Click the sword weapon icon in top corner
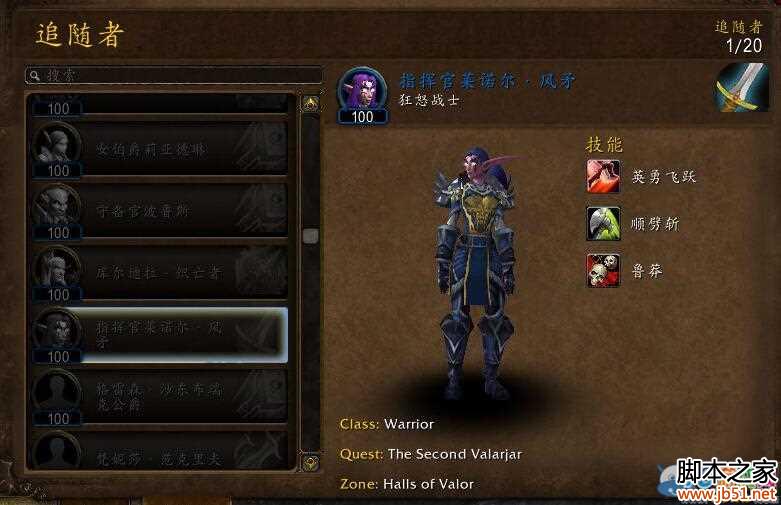 pyautogui.click(x=741, y=88)
